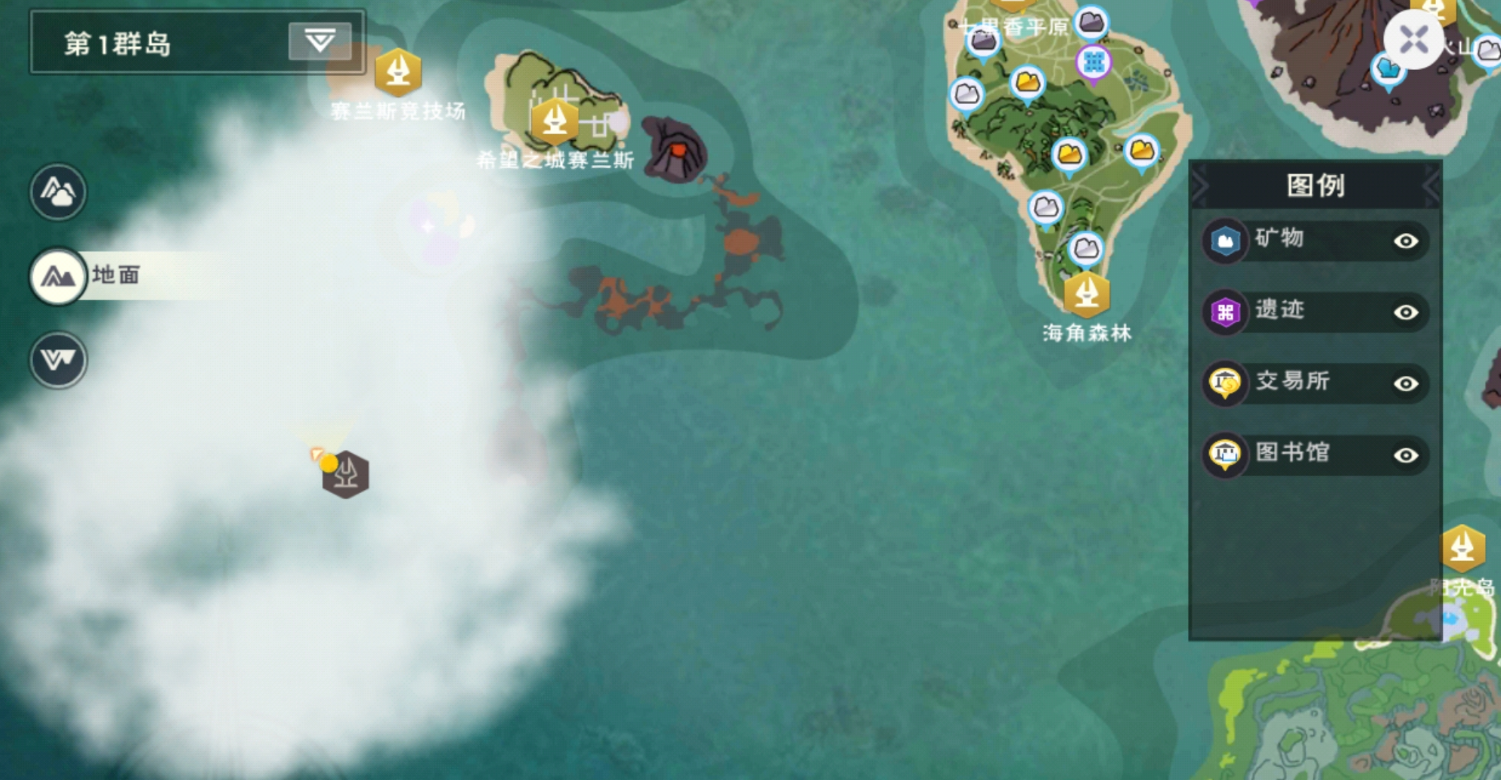Hide 图书馆 library markers
1501x780 pixels.
click(x=1405, y=455)
